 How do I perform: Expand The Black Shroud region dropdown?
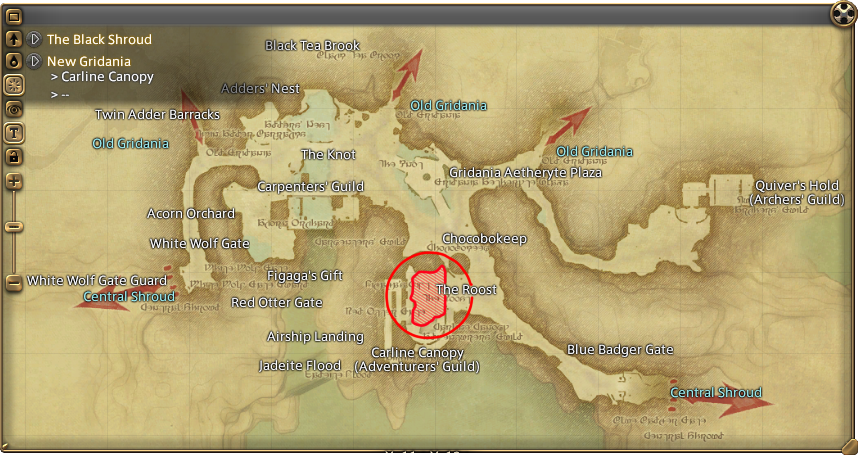(35, 39)
